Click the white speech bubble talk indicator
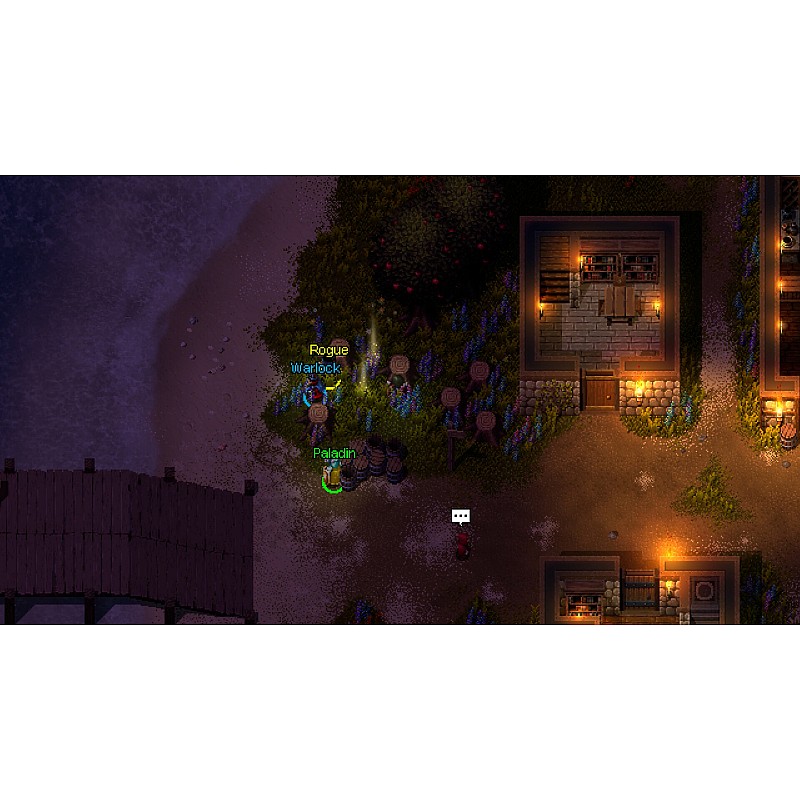This screenshot has width=800, height=800. [460, 516]
